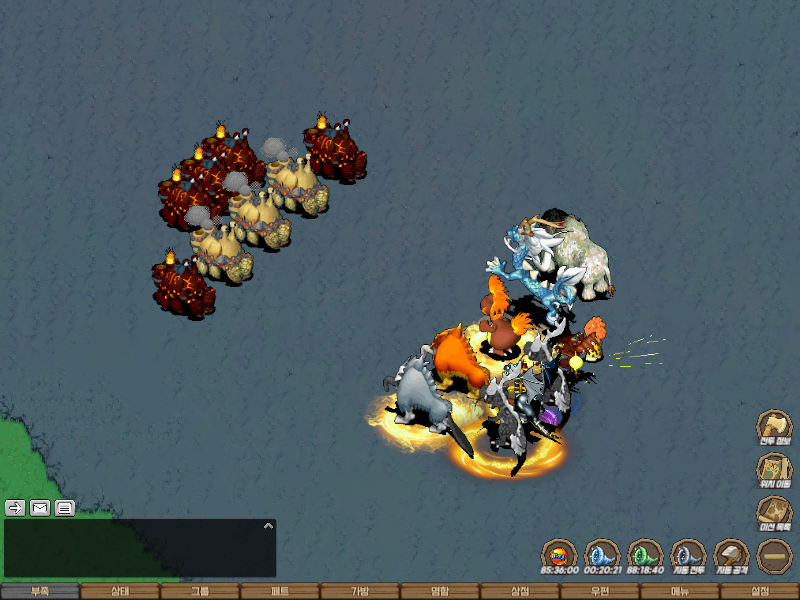Open the 설정 settings menu

click(x=760, y=591)
